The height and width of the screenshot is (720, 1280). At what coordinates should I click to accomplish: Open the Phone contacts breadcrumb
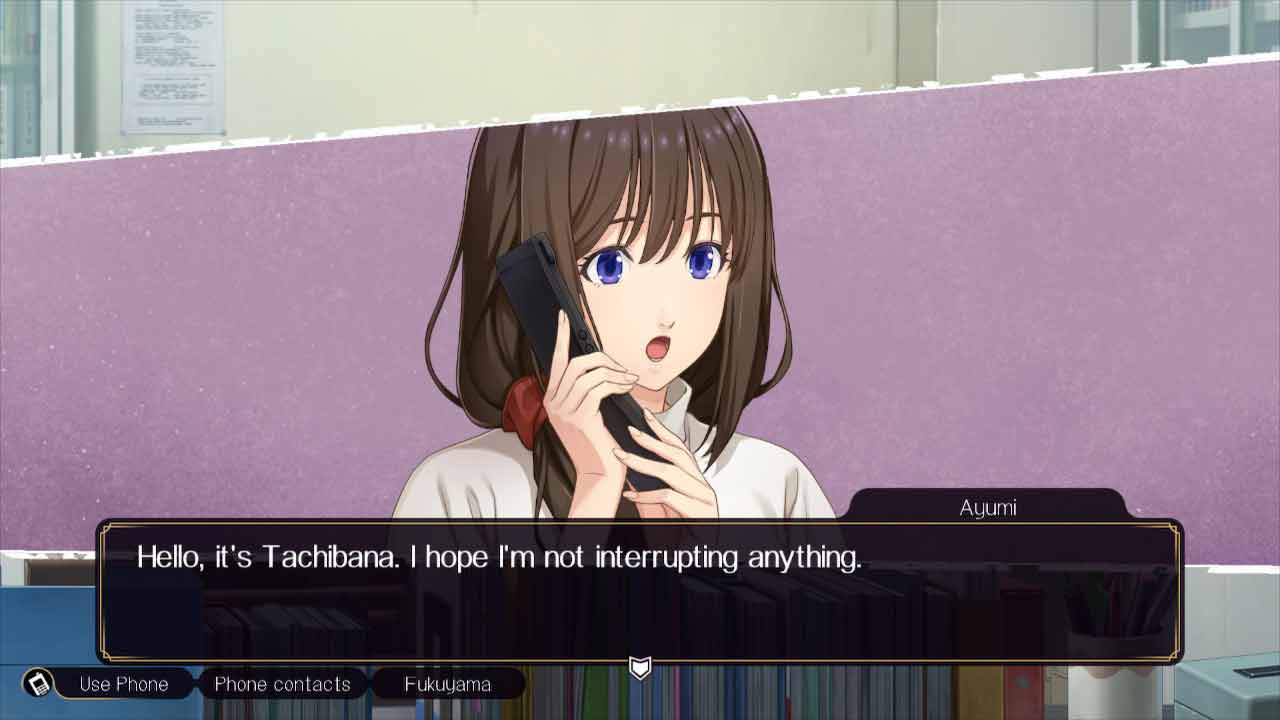point(282,684)
